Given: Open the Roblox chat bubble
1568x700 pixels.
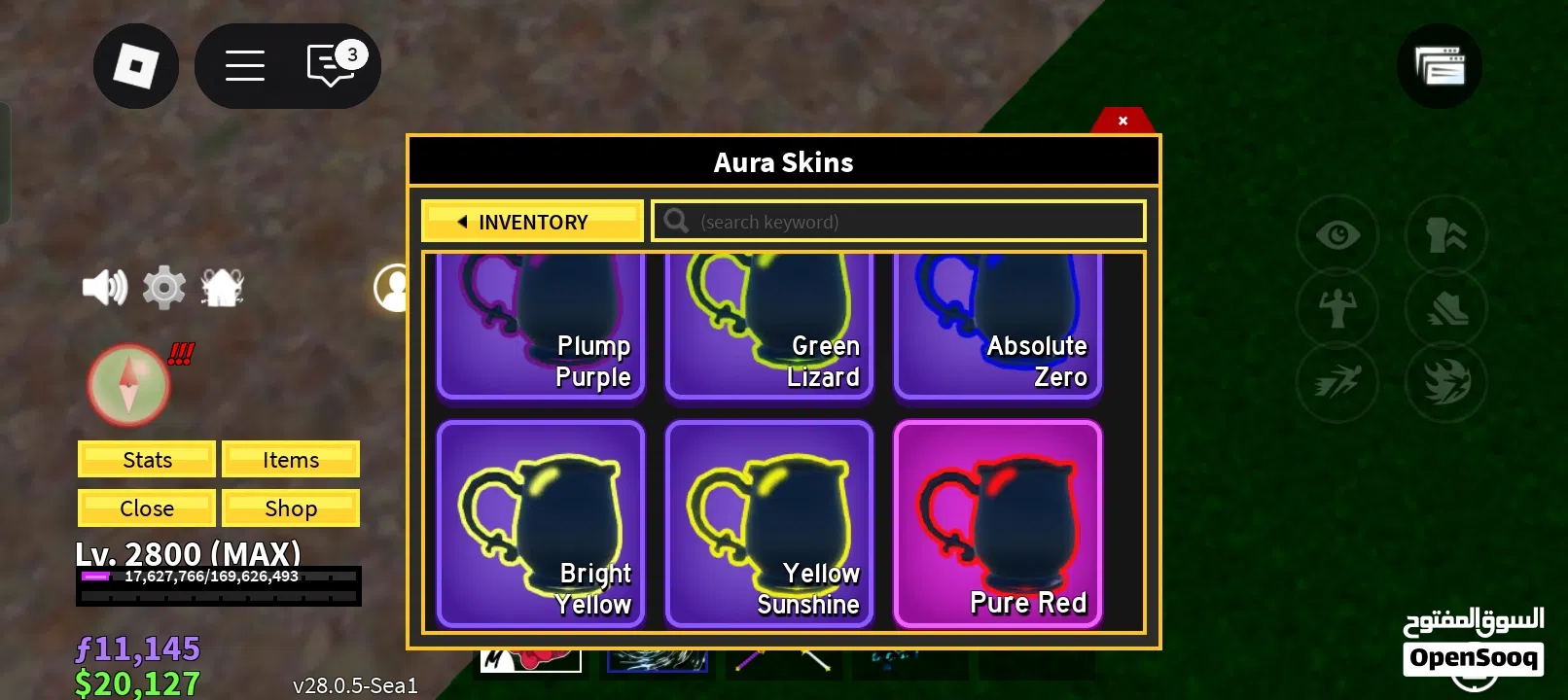Looking at the screenshot, I should pyautogui.click(x=331, y=66).
